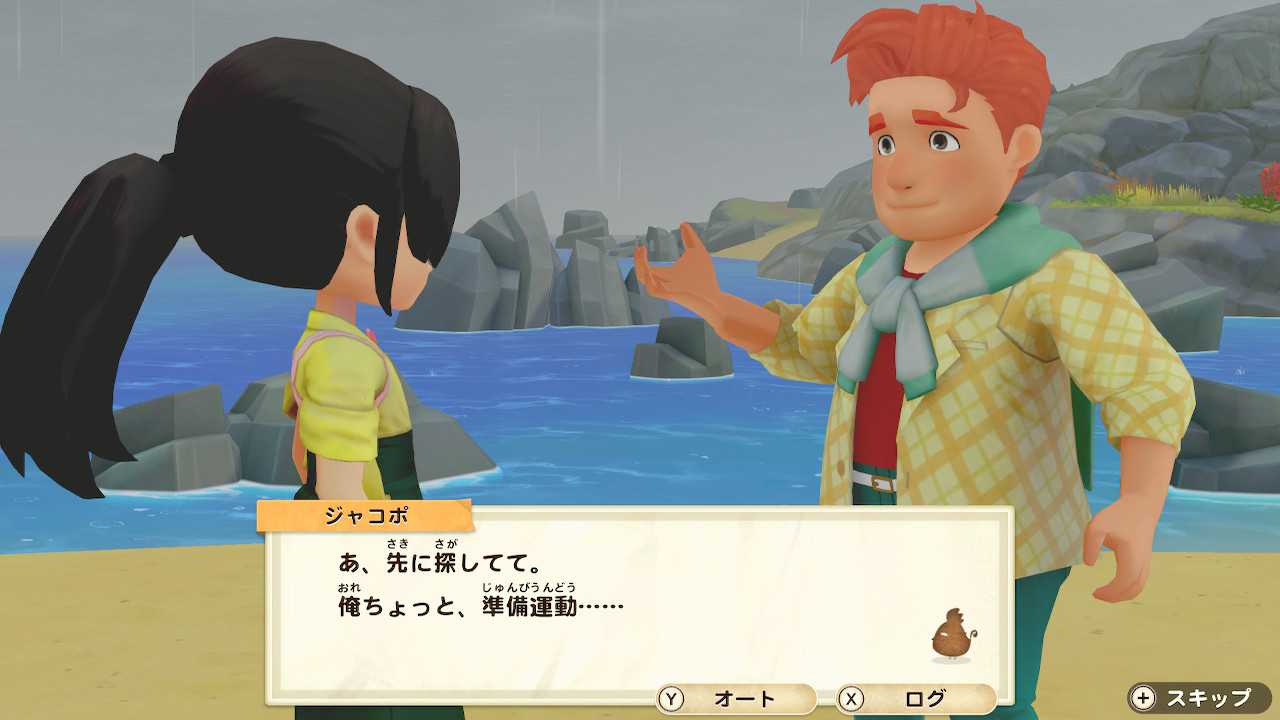Open the ログ dialogue log
1280x720 pixels.
coord(915,699)
